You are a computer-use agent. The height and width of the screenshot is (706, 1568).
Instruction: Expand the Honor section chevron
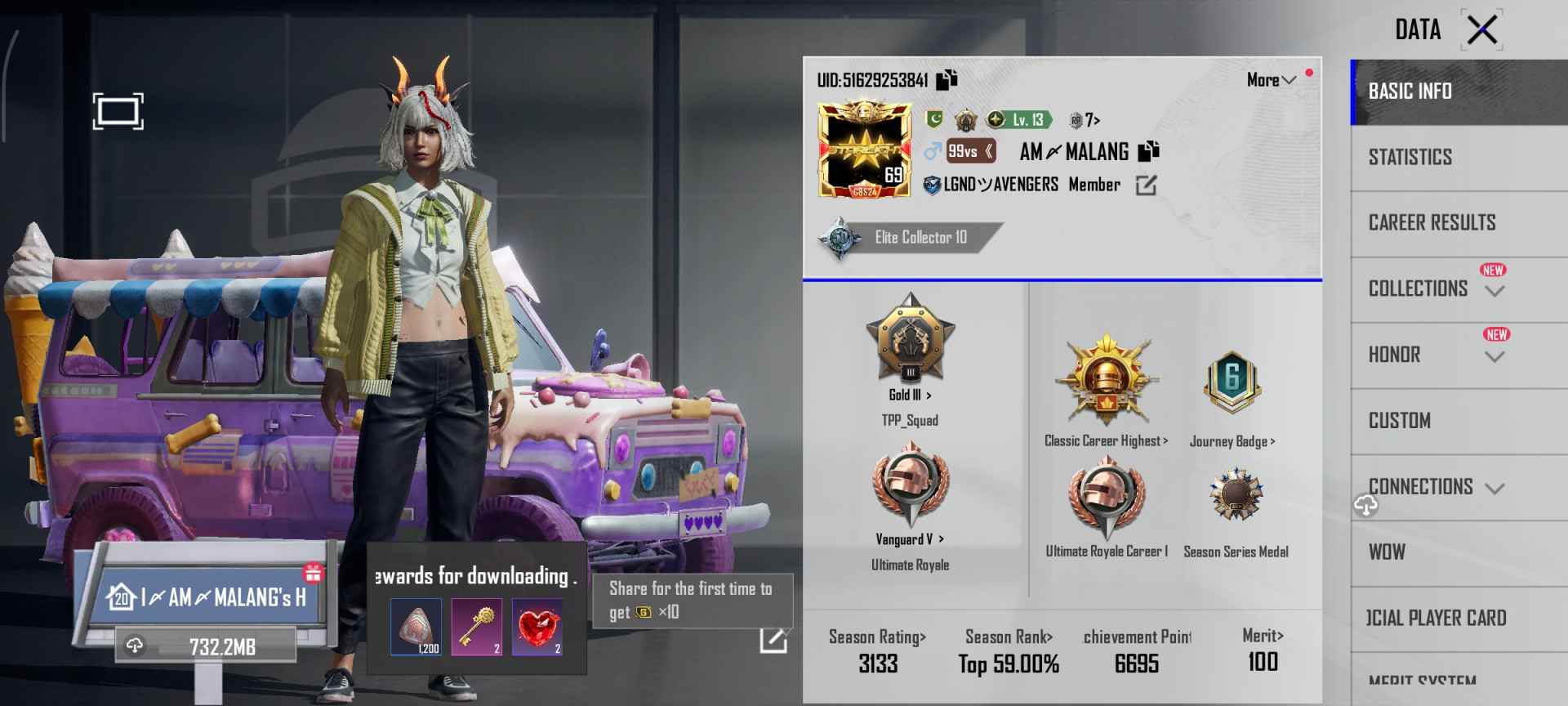click(x=1495, y=358)
